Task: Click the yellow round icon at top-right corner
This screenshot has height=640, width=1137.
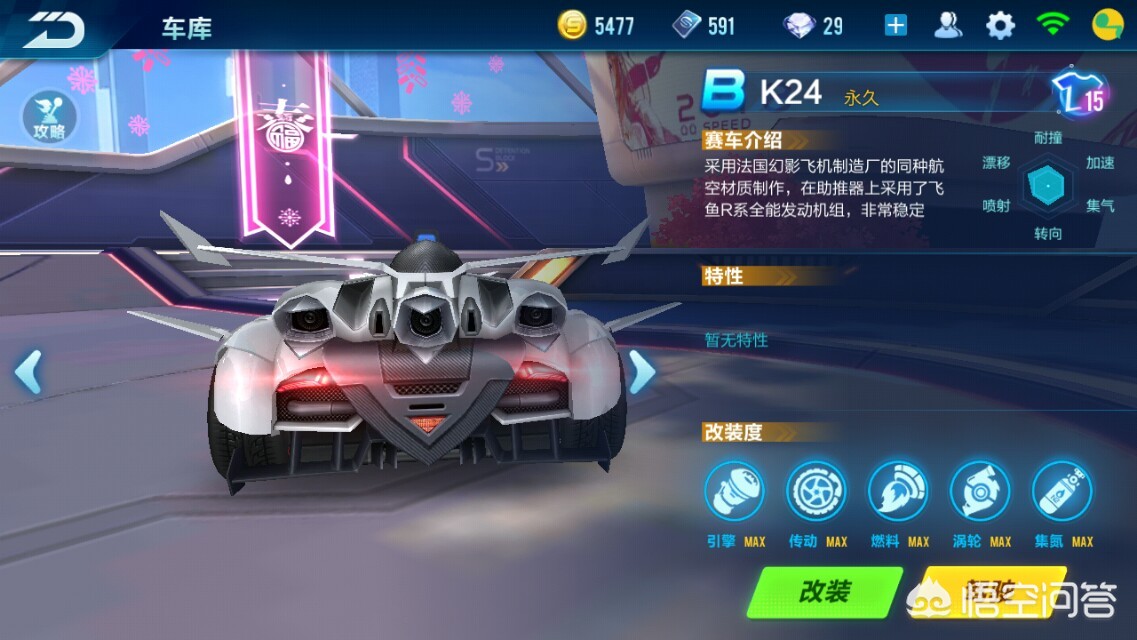Action: coord(1107,26)
